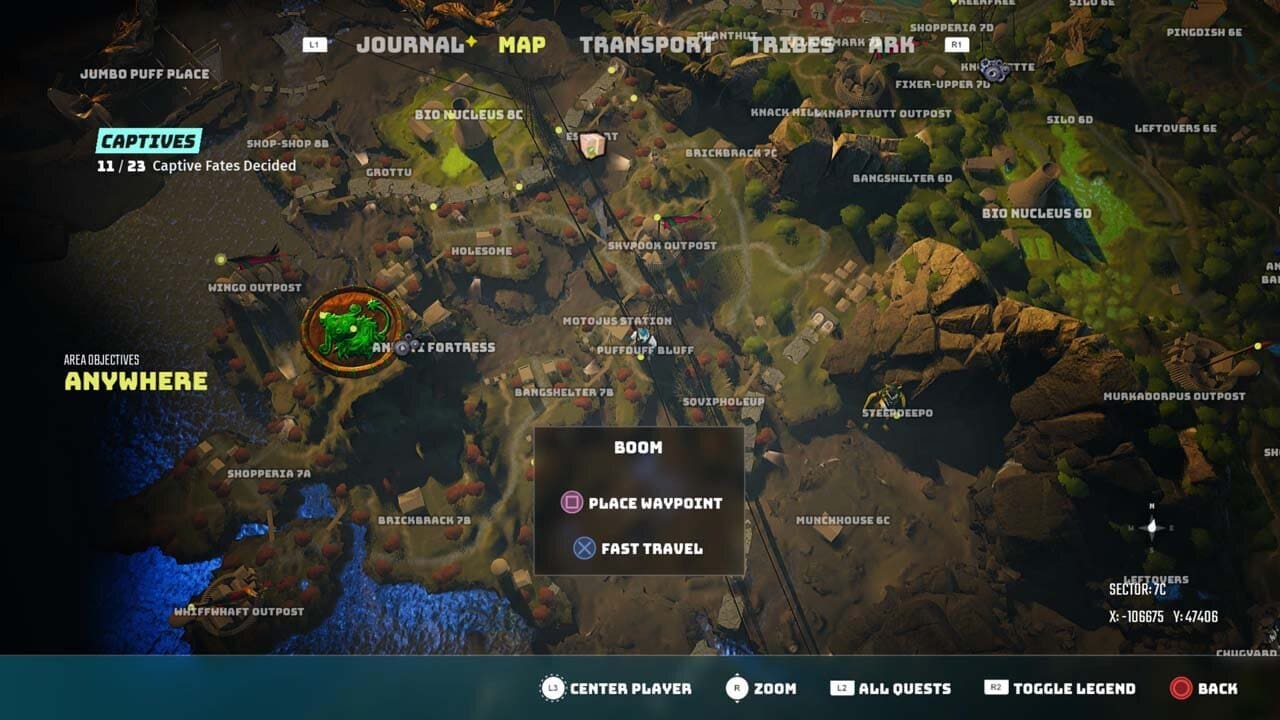
Task: Select Fast Travel for Boom
Action: click(651, 547)
